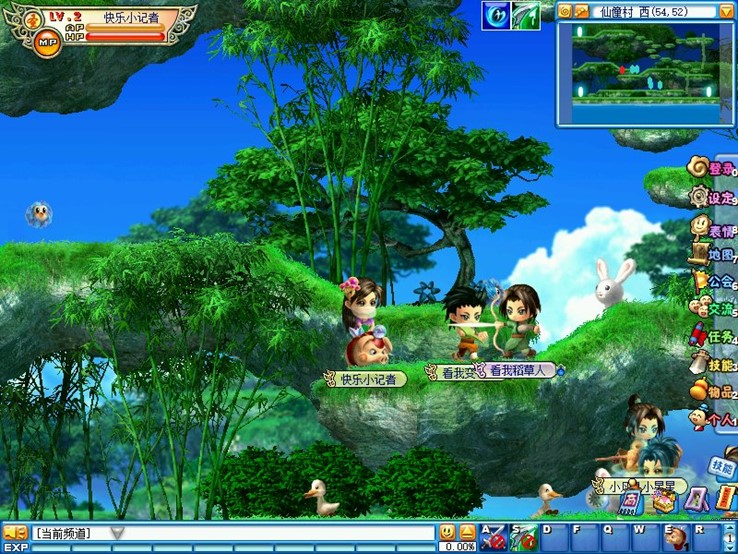Click the blue swirl buff icon
Screen dimensions: 738x554
tap(496, 15)
